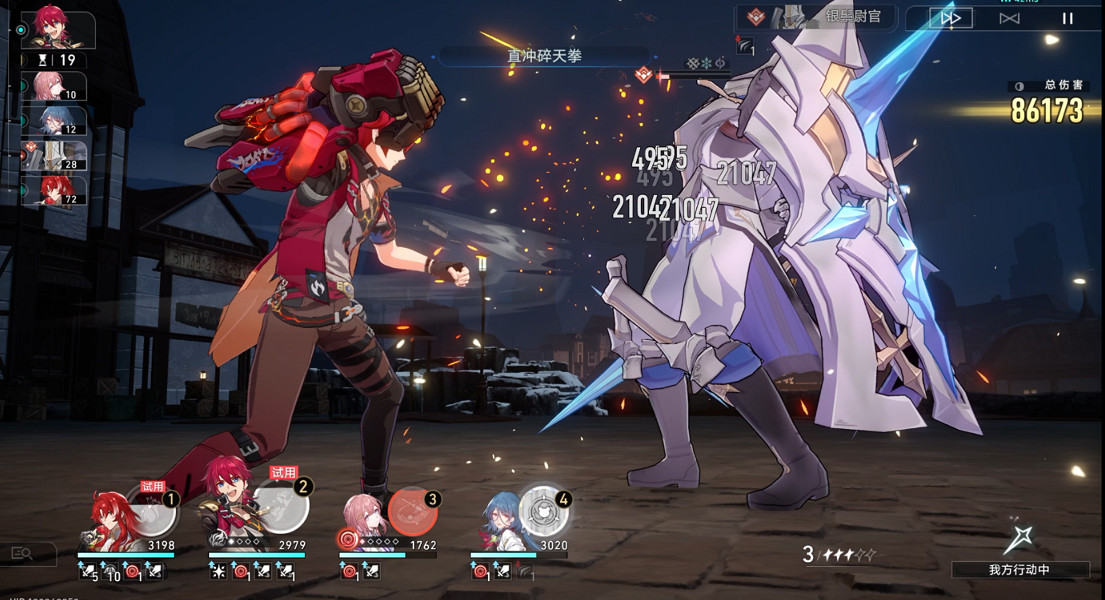Enable auto-battle with the crossed-triangles icon

1009,18
